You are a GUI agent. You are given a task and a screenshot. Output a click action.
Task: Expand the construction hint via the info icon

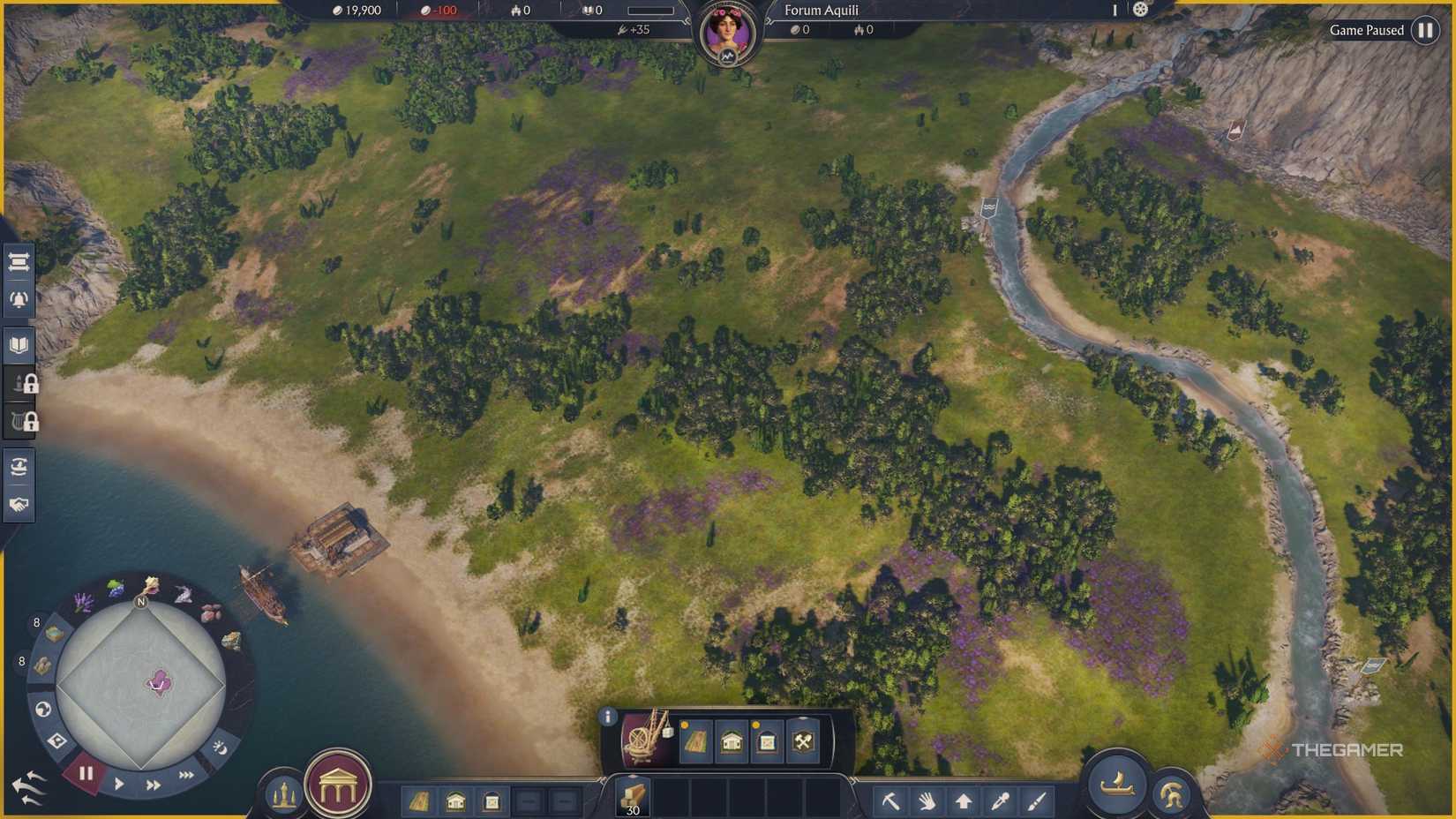608,717
